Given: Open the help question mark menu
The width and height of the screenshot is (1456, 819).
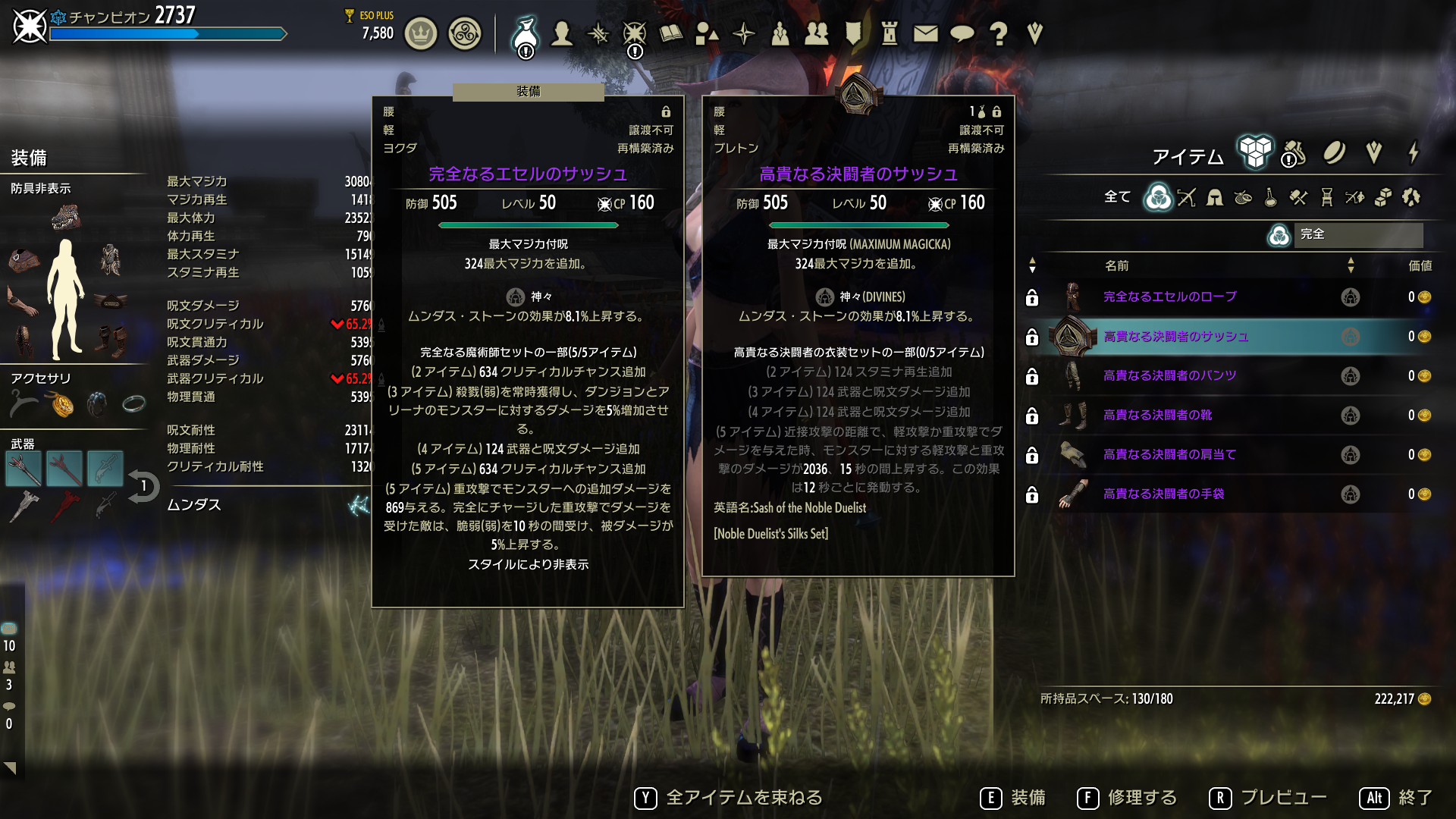Looking at the screenshot, I should tap(999, 33).
